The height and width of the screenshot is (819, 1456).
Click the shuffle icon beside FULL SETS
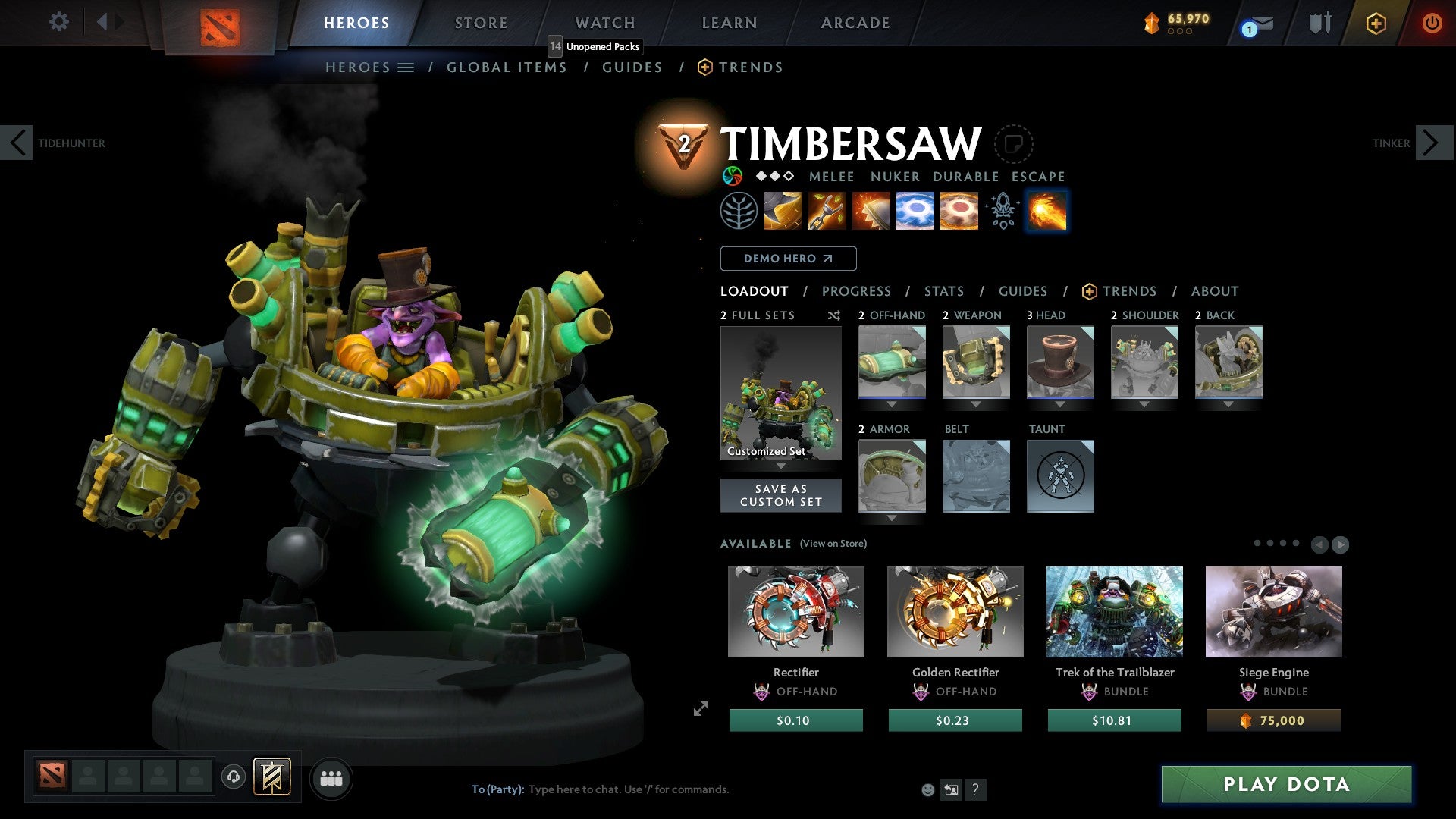834,315
